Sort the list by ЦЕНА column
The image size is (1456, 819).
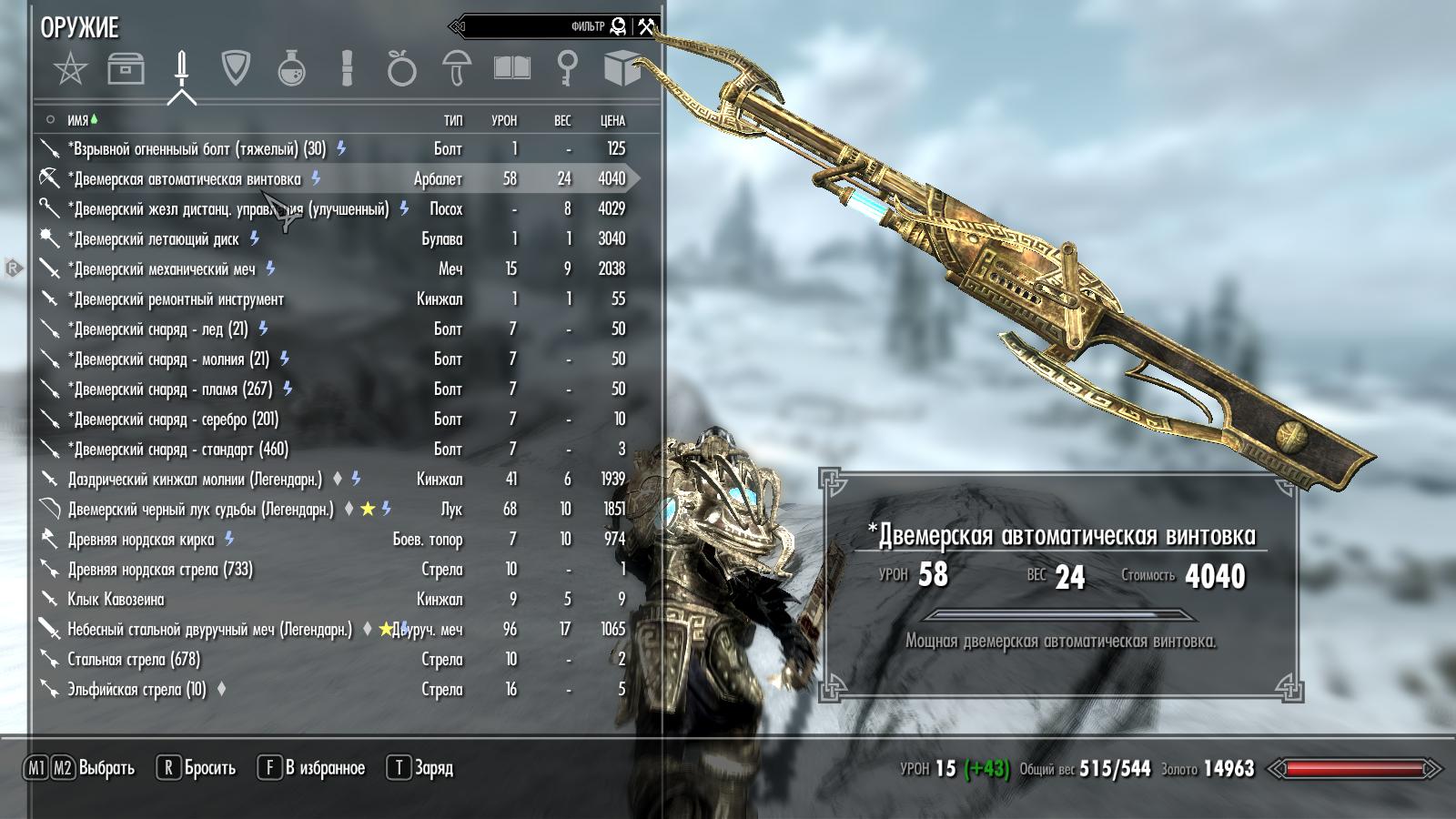pos(612,120)
